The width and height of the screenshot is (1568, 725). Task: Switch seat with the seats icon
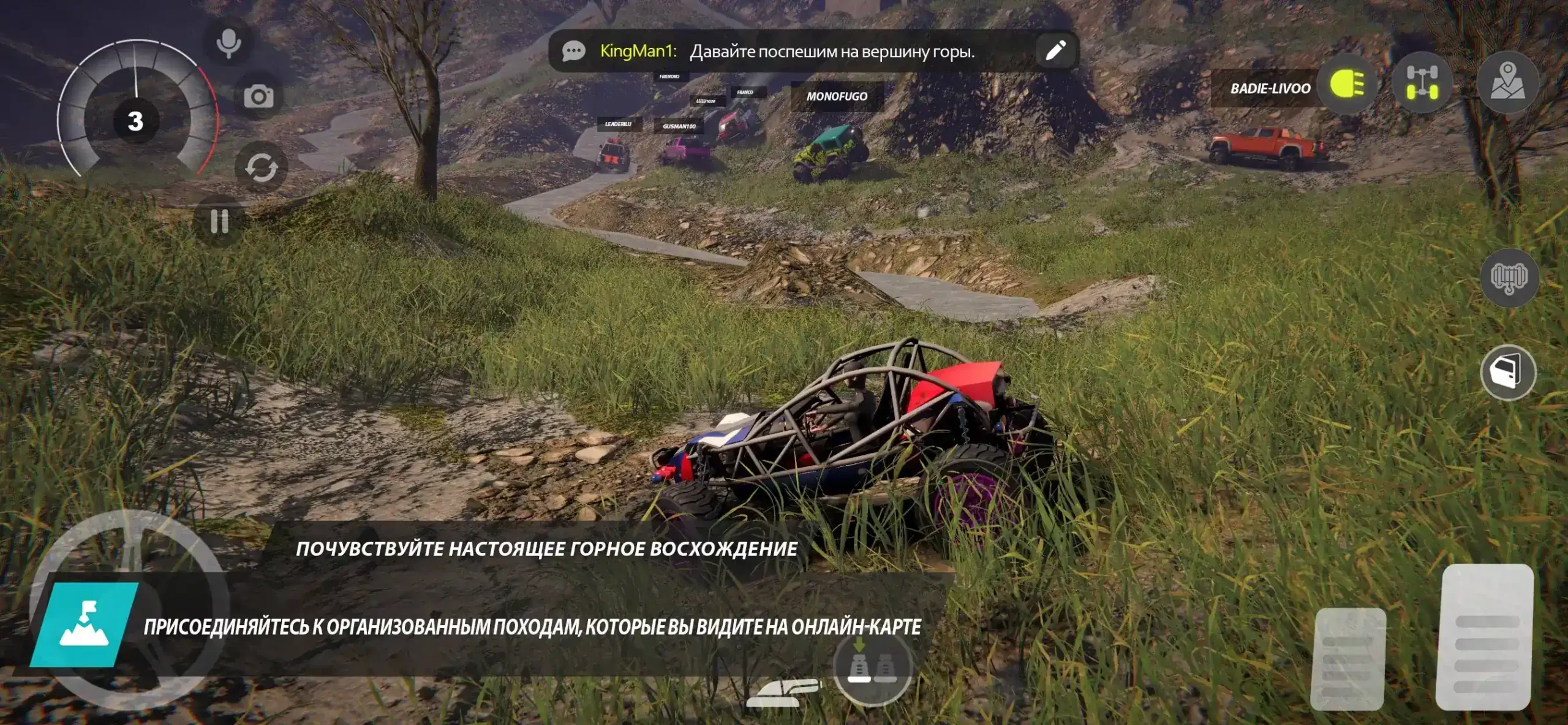(872, 667)
